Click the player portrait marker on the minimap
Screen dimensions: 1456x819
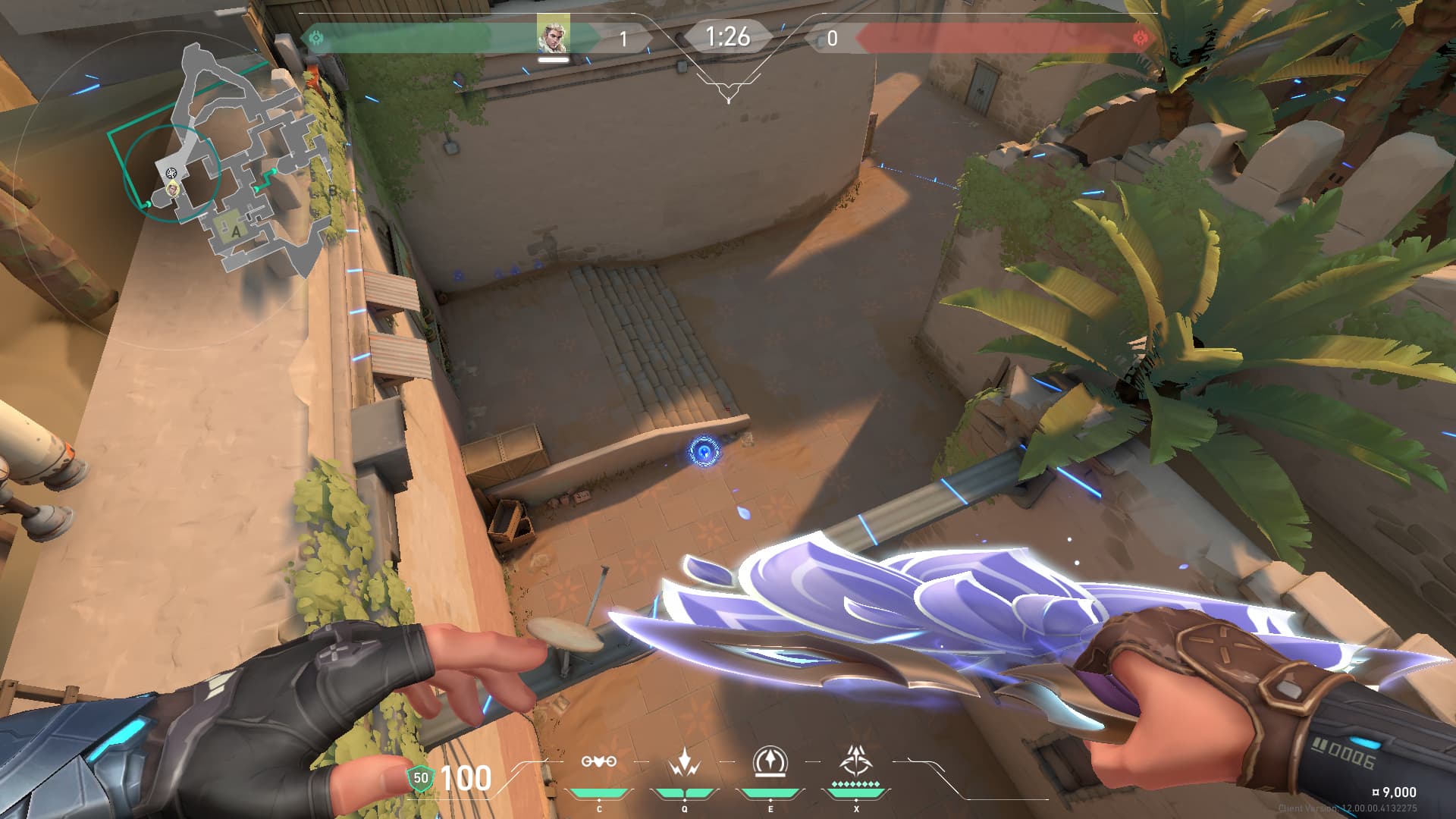point(173,188)
